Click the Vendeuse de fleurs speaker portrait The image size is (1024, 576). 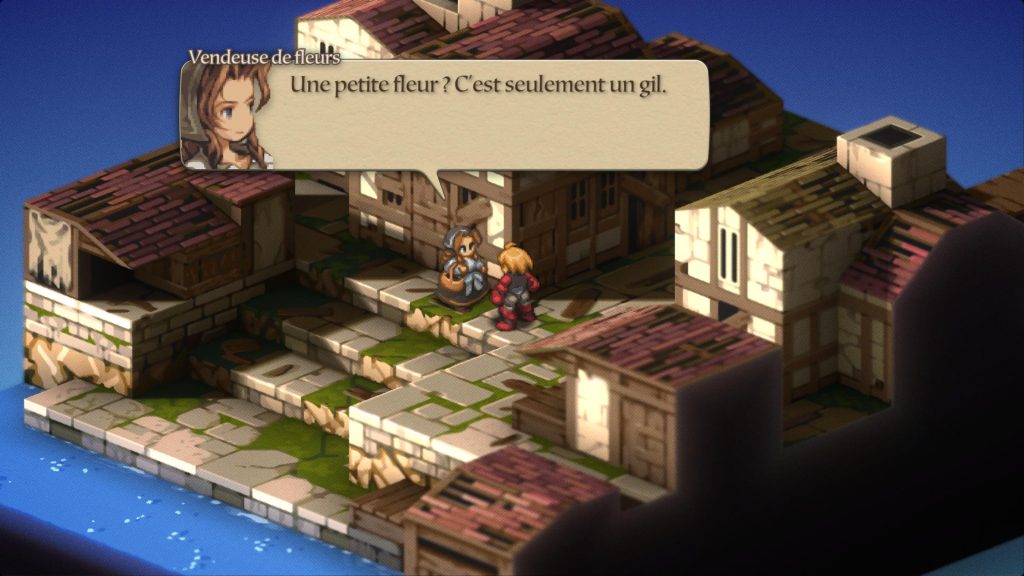coord(224,116)
